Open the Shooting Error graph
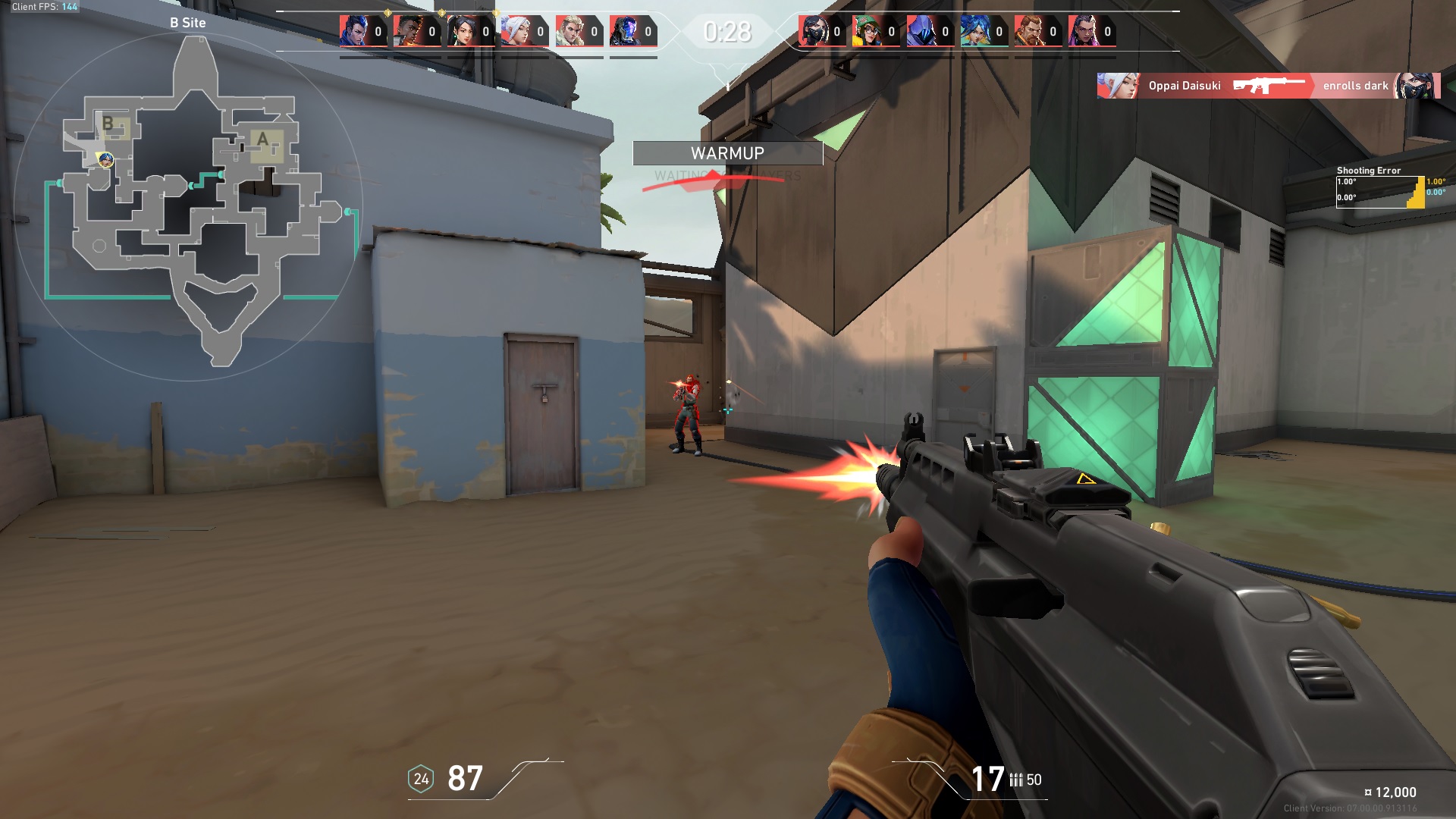Screen dimensions: 1456x819 pyautogui.click(x=1380, y=192)
